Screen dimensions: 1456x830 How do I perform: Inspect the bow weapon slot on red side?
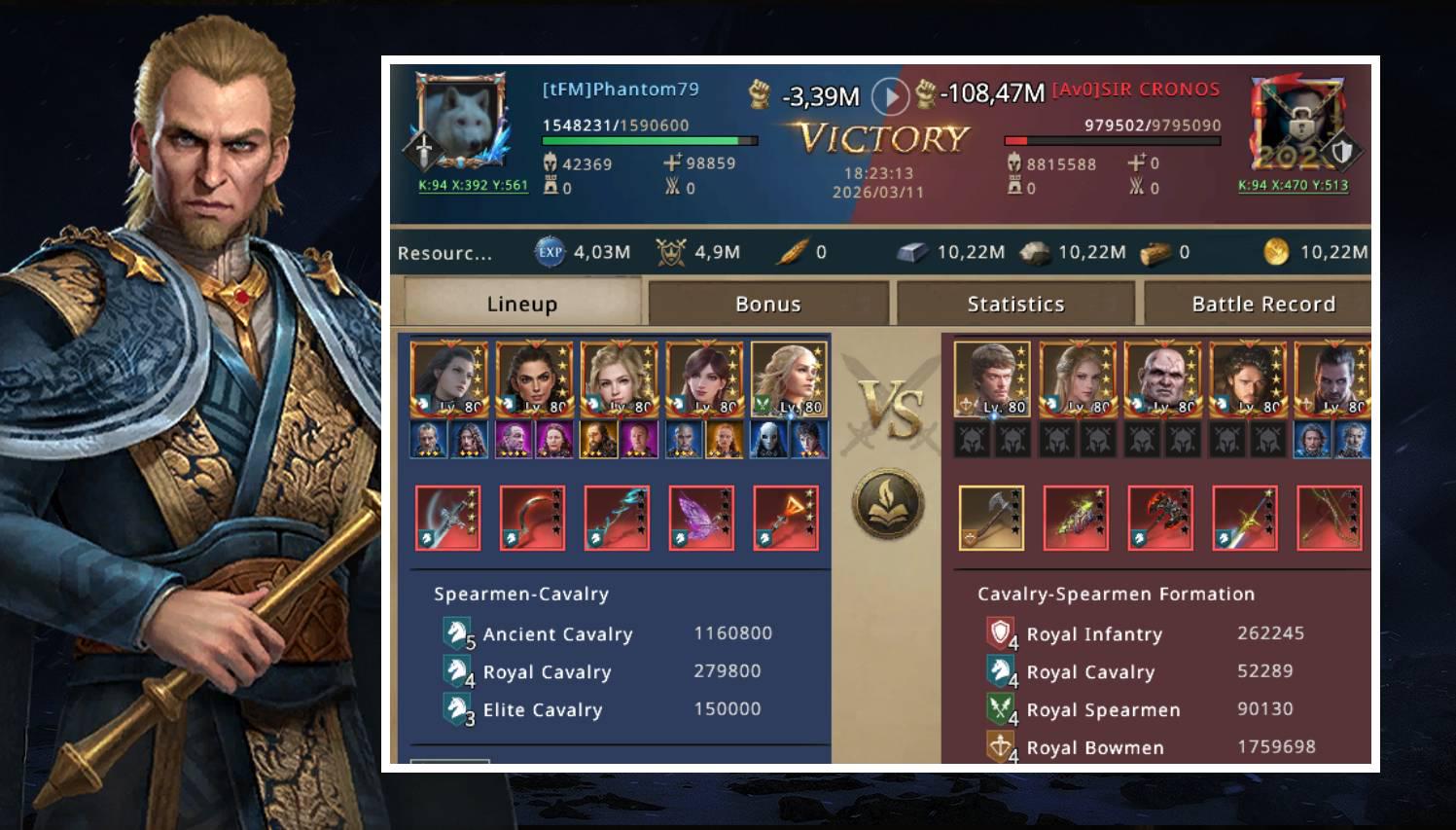coord(1330,518)
